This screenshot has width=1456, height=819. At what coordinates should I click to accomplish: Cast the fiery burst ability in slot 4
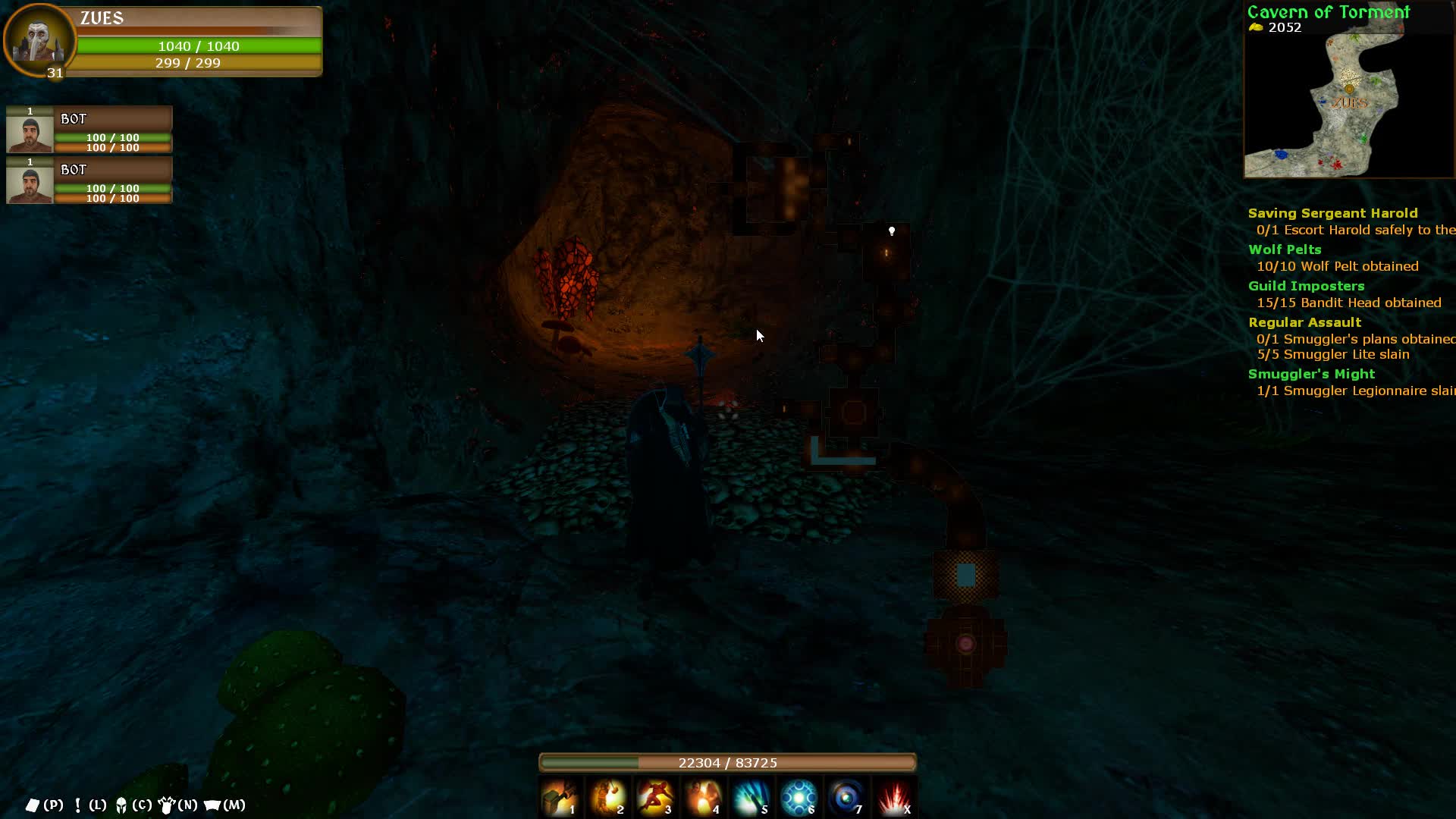pos(704,798)
